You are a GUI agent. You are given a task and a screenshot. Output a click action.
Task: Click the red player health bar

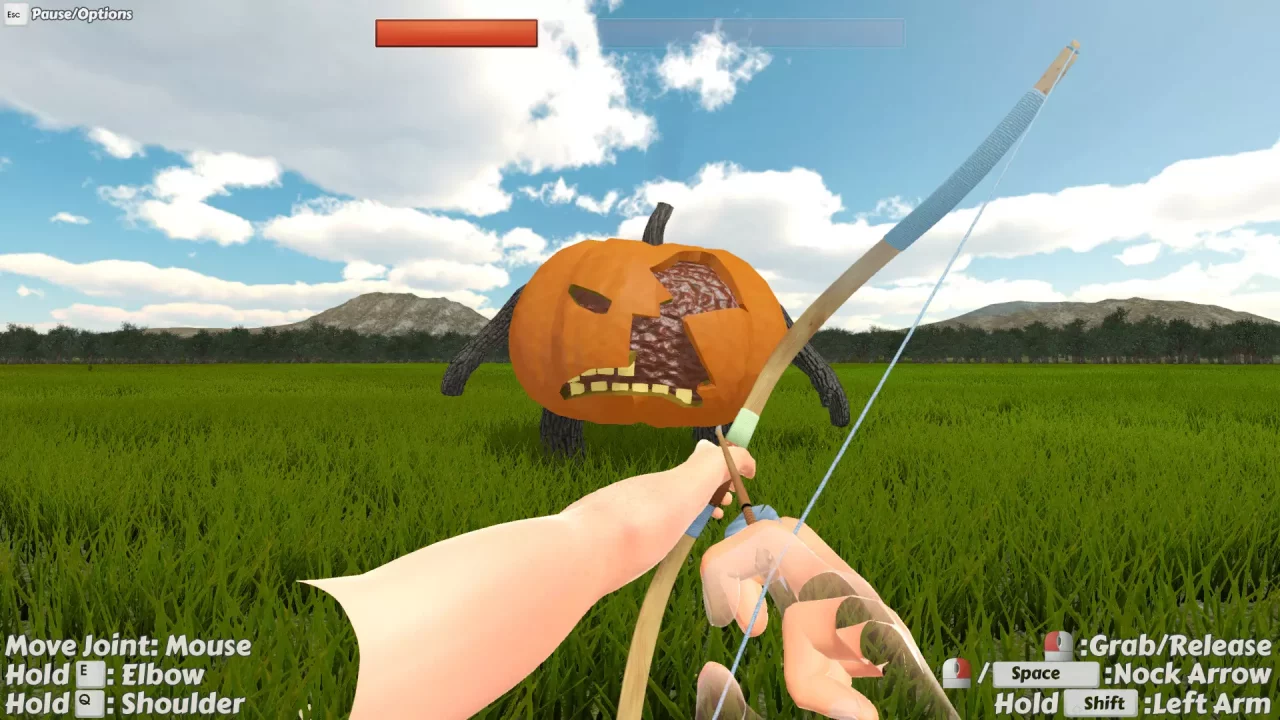(x=455, y=34)
